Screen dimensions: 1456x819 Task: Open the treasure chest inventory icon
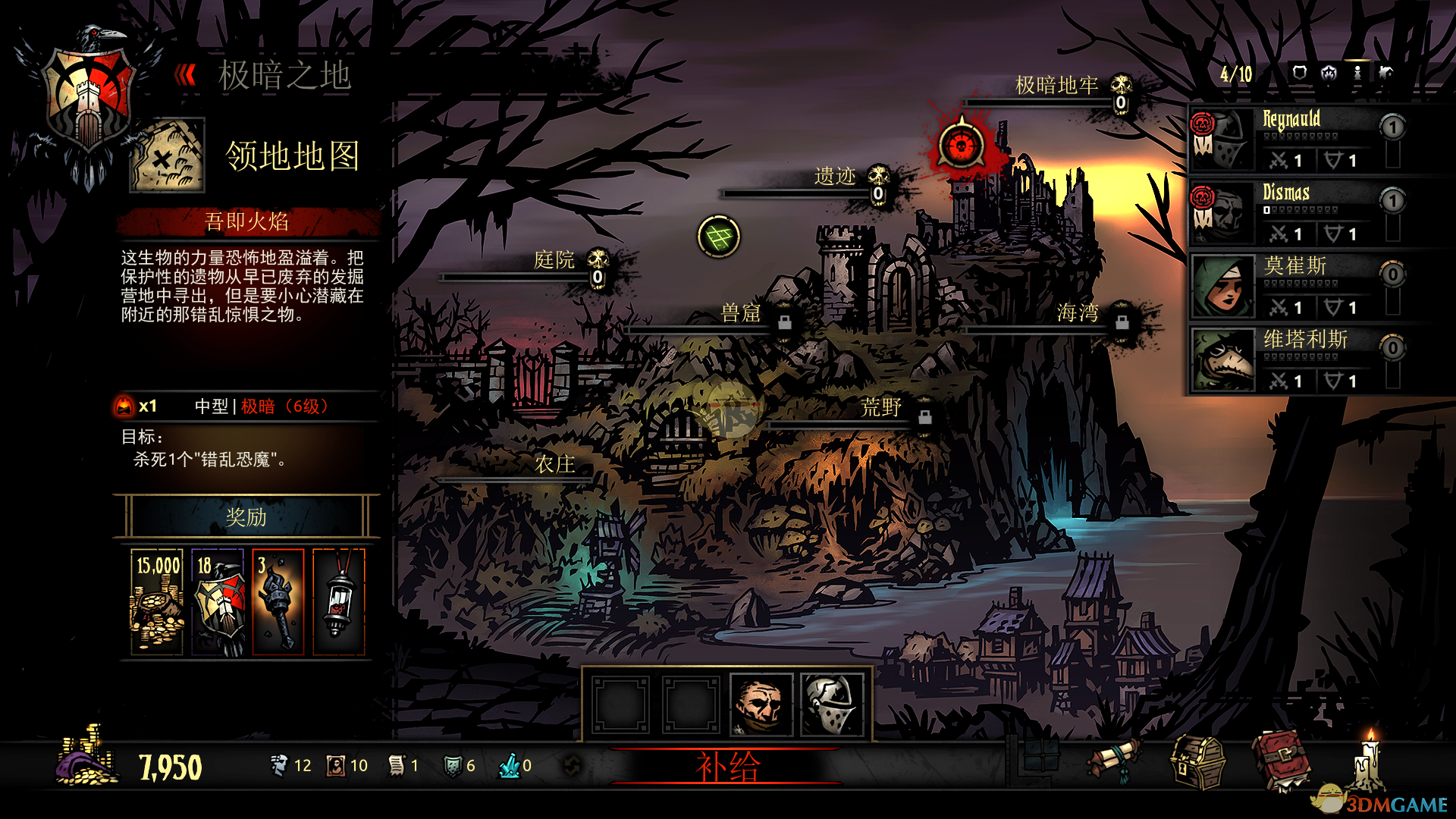click(x=1197, y=763)
